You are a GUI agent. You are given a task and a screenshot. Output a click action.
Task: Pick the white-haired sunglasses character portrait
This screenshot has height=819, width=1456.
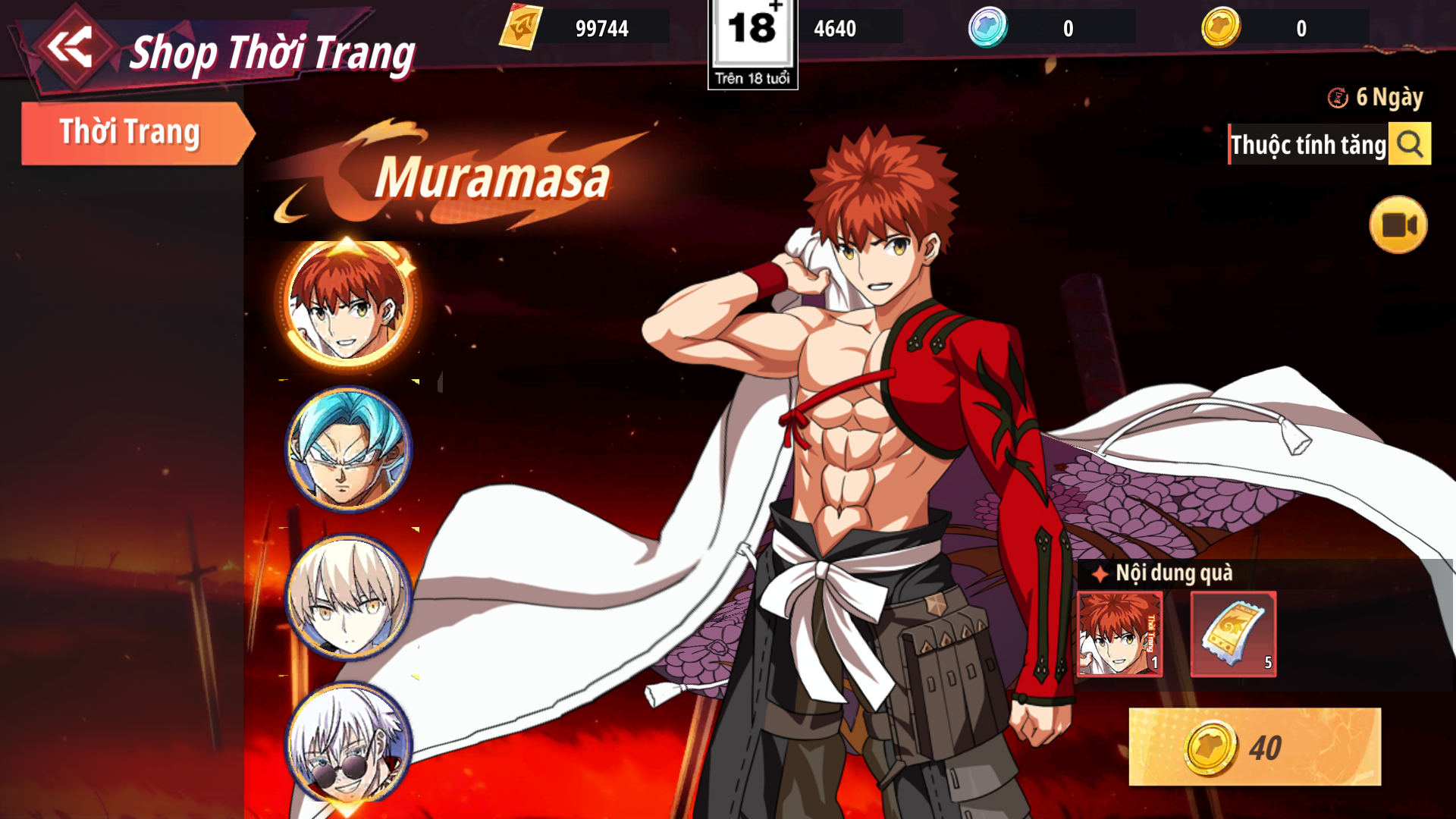[348, 743]
